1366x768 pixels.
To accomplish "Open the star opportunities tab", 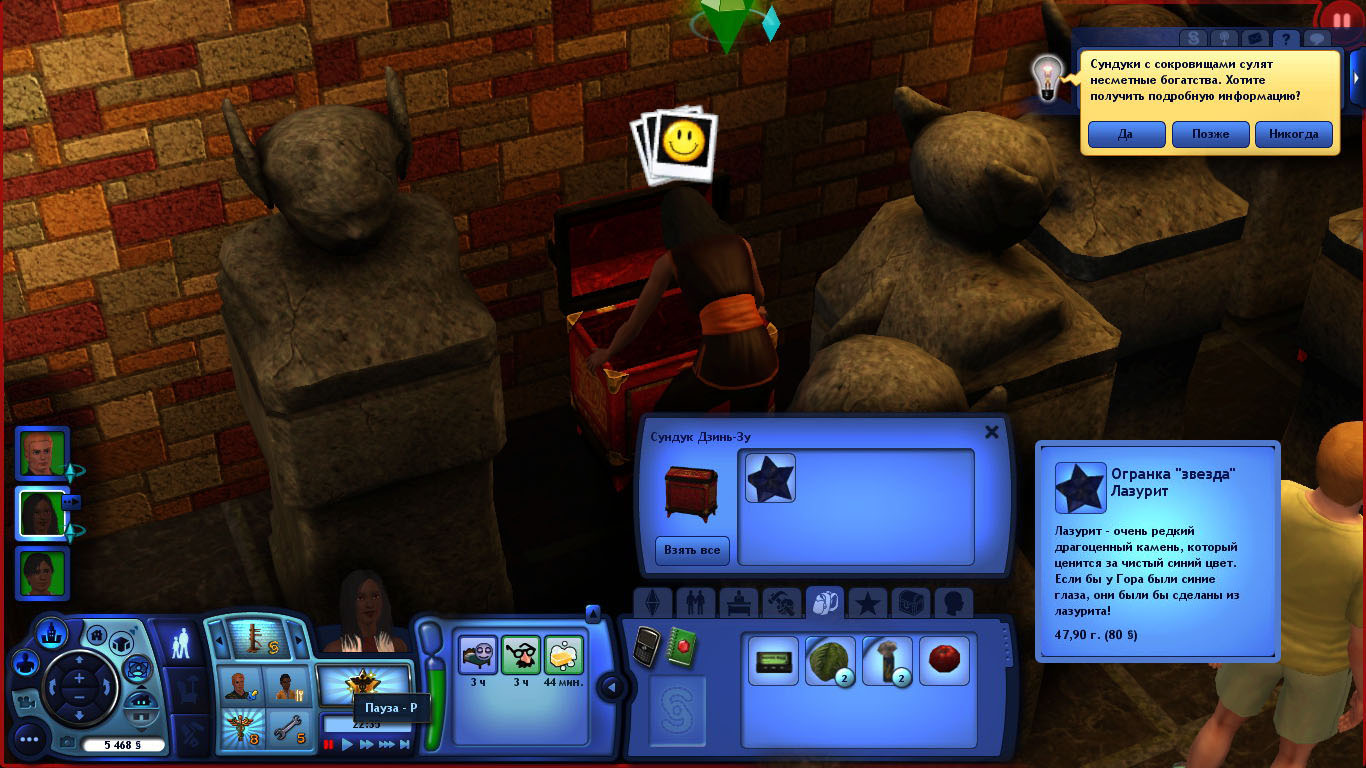I will [x=868, y=603].
